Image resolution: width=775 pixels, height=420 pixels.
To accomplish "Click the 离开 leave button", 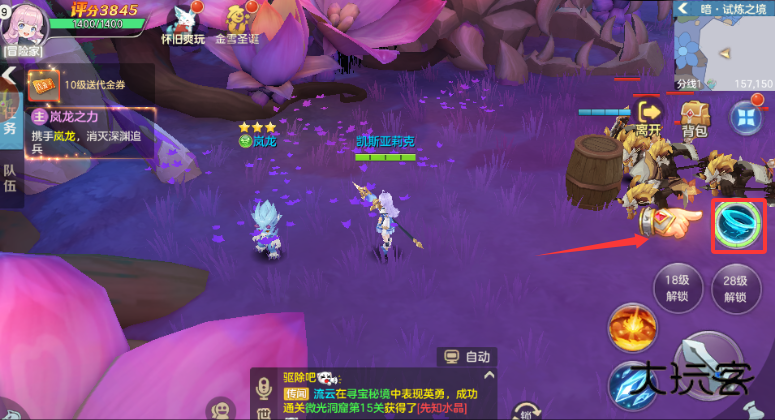I will click(x=650, y=116).
